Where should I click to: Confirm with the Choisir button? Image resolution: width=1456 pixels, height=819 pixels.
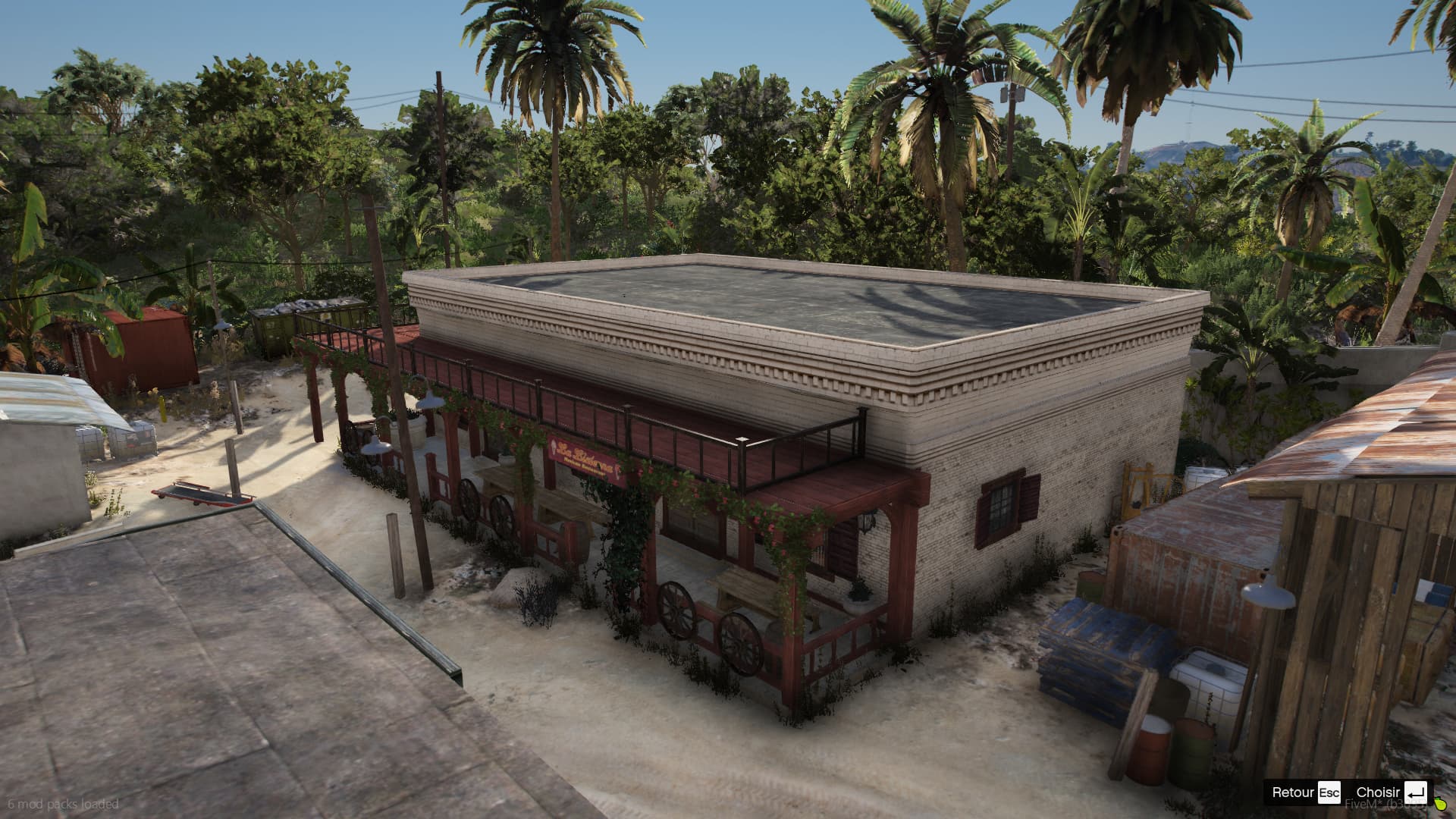point(1391,792)
